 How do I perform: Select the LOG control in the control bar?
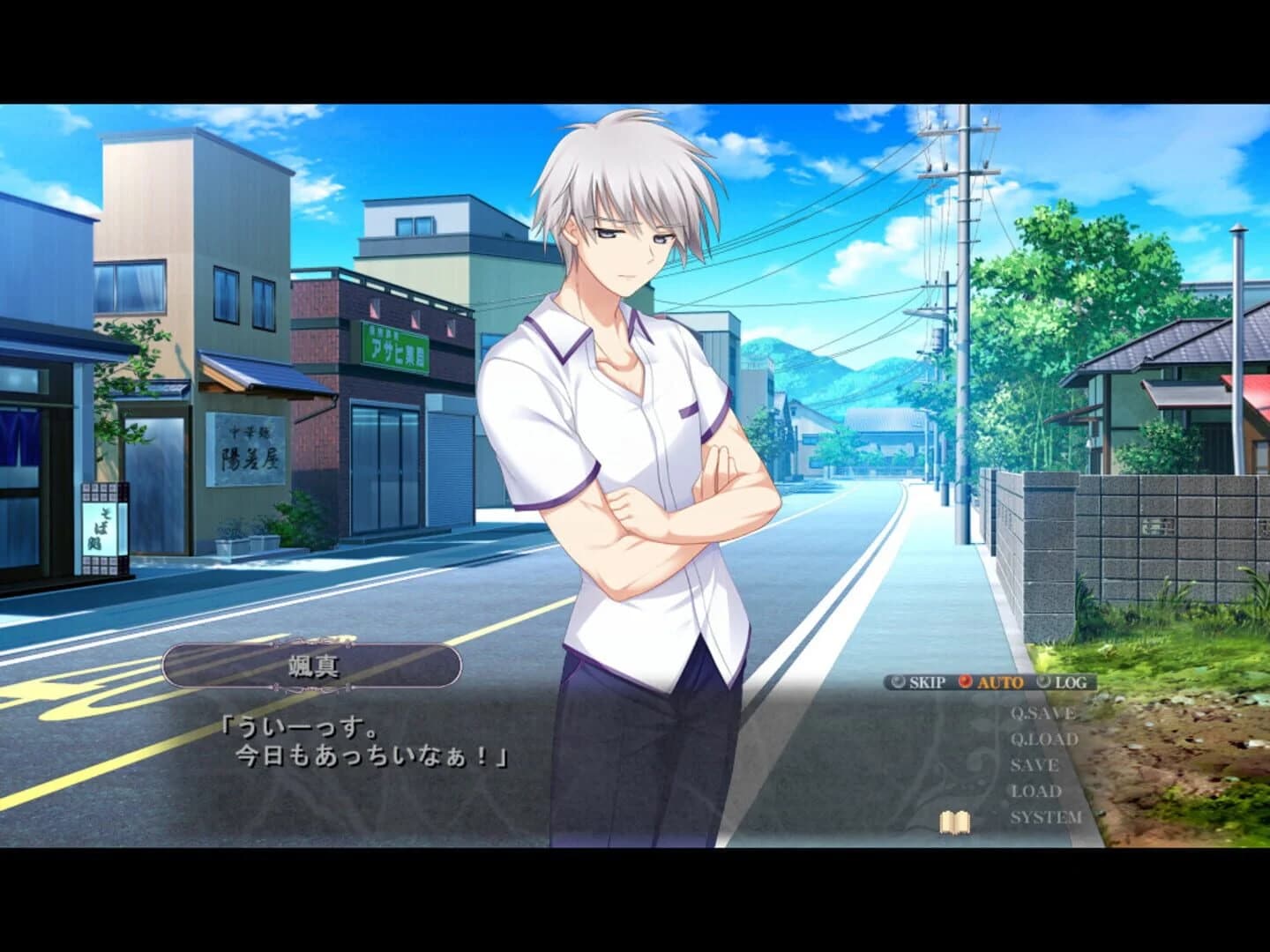1071,681
